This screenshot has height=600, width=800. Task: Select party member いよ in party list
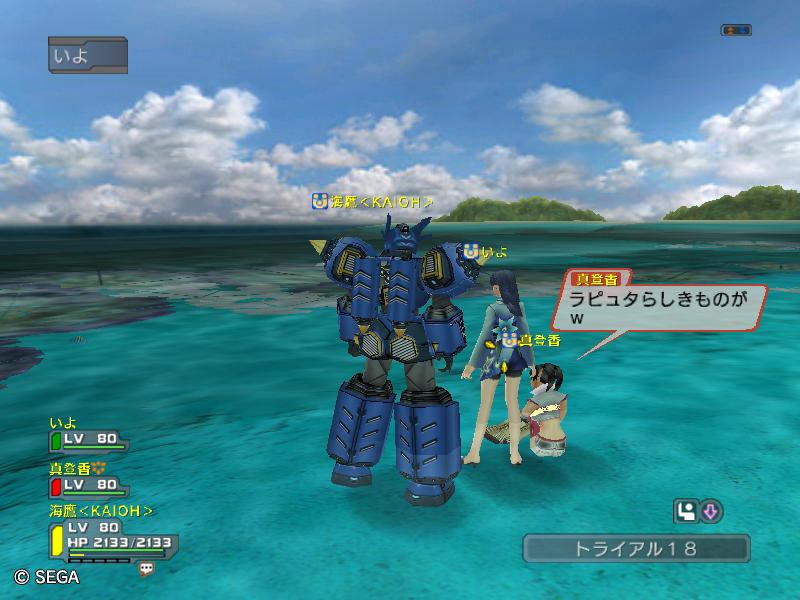click(x=88, y=436)
